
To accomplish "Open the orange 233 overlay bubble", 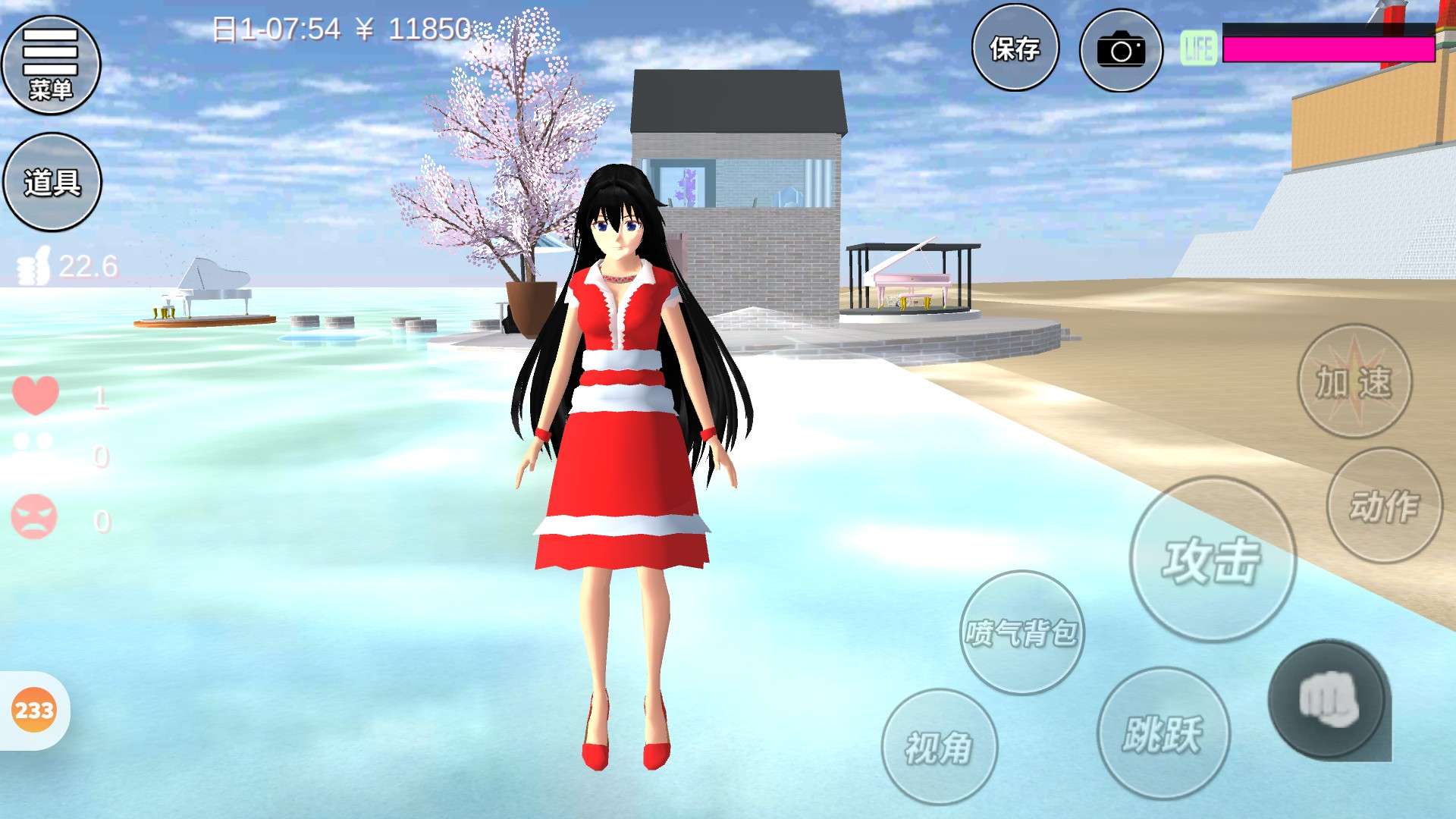I will (34, 711).
